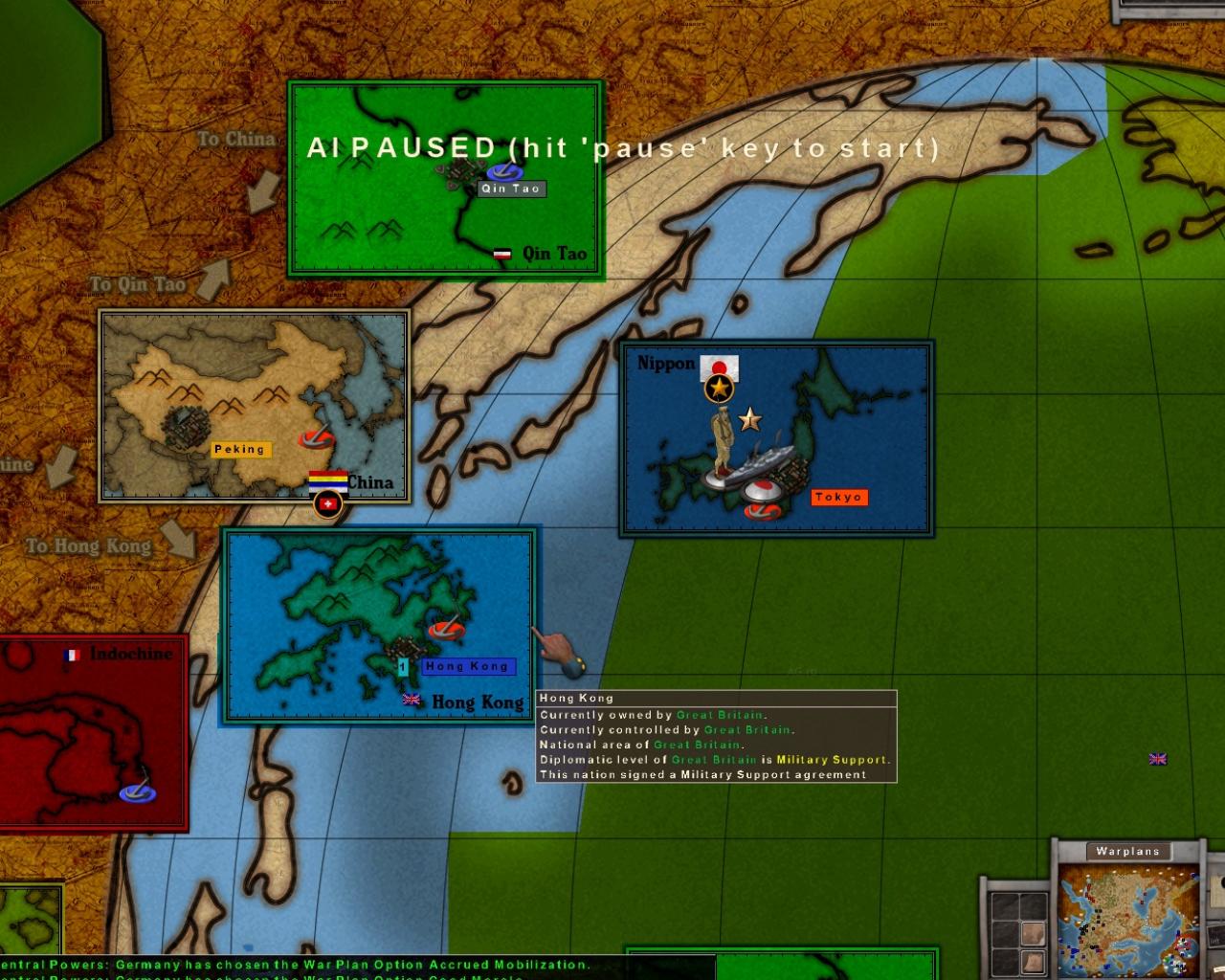This screenshot has height=980, width=1225.
Task: Select the red port marker in Hong Kong
Action: [446, 632]
